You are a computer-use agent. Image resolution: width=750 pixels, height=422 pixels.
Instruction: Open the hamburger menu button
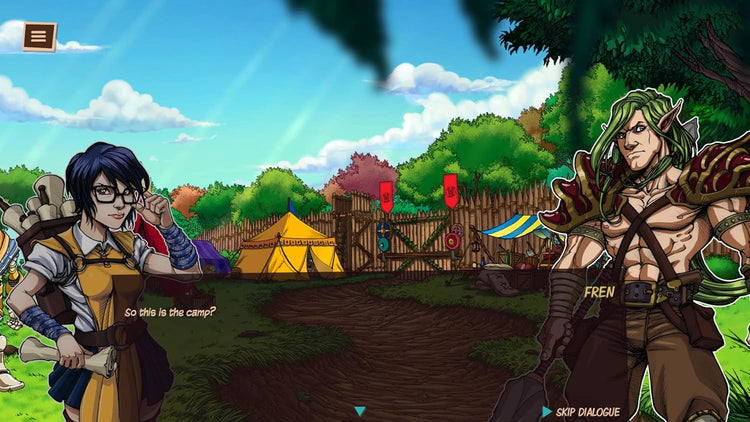[39, 37]
